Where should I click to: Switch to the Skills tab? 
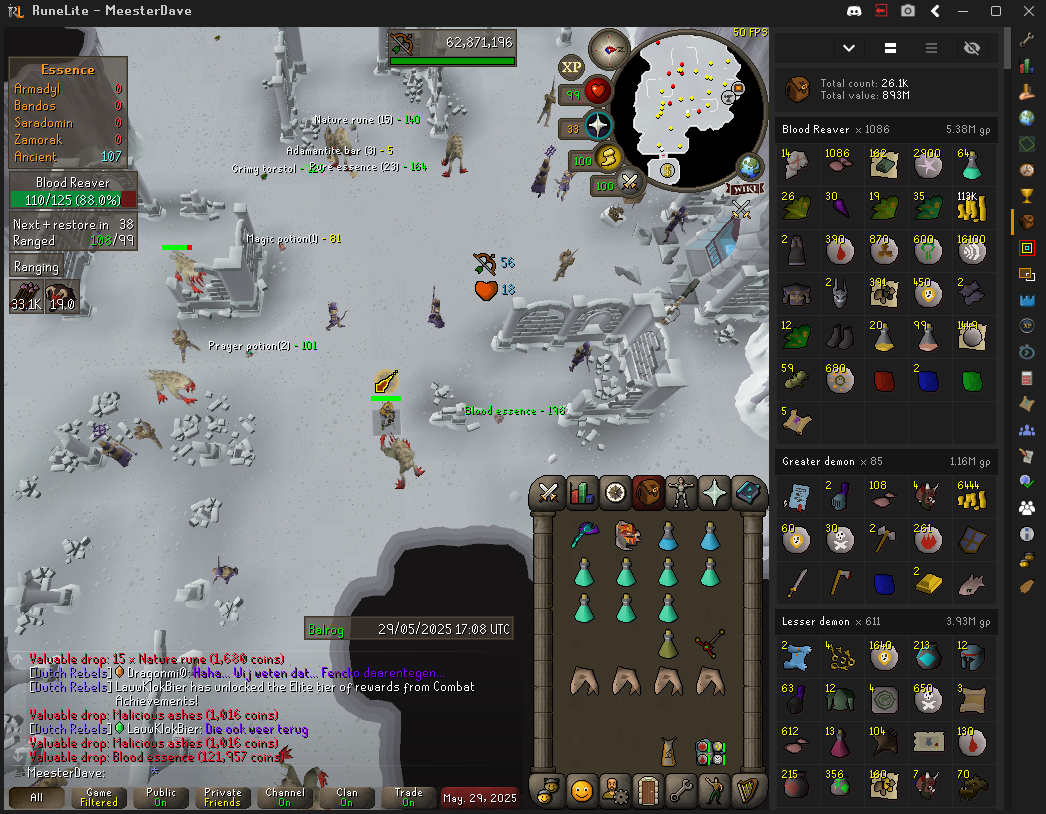click(x=581, y=492)
